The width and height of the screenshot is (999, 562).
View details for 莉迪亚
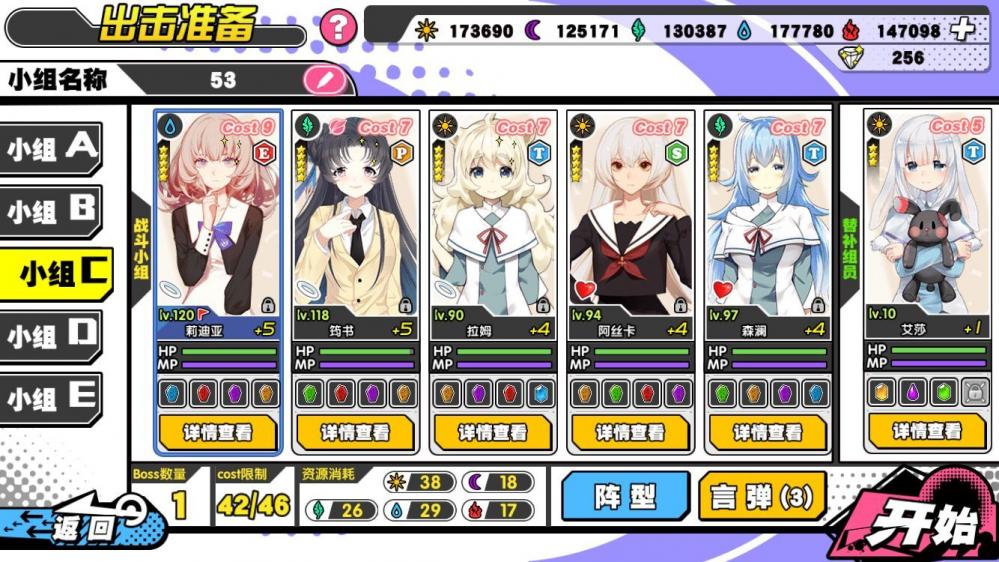(x=218, y=432)
